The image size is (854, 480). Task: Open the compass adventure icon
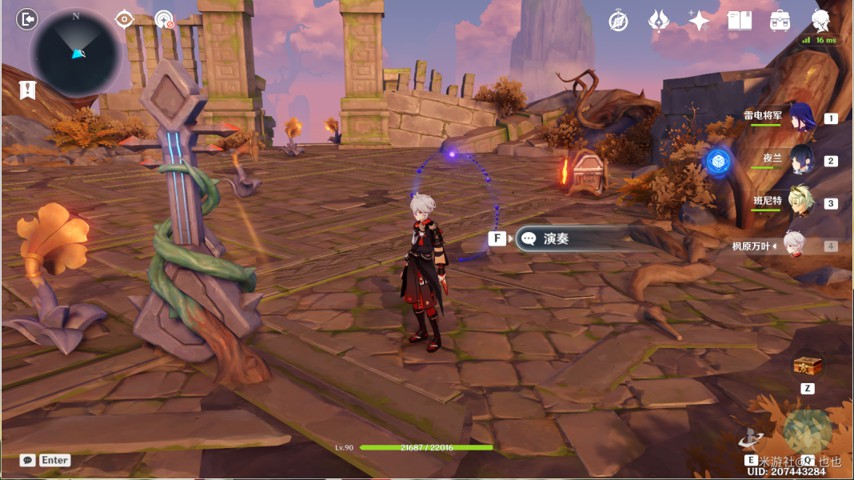(x=618, y=20)
